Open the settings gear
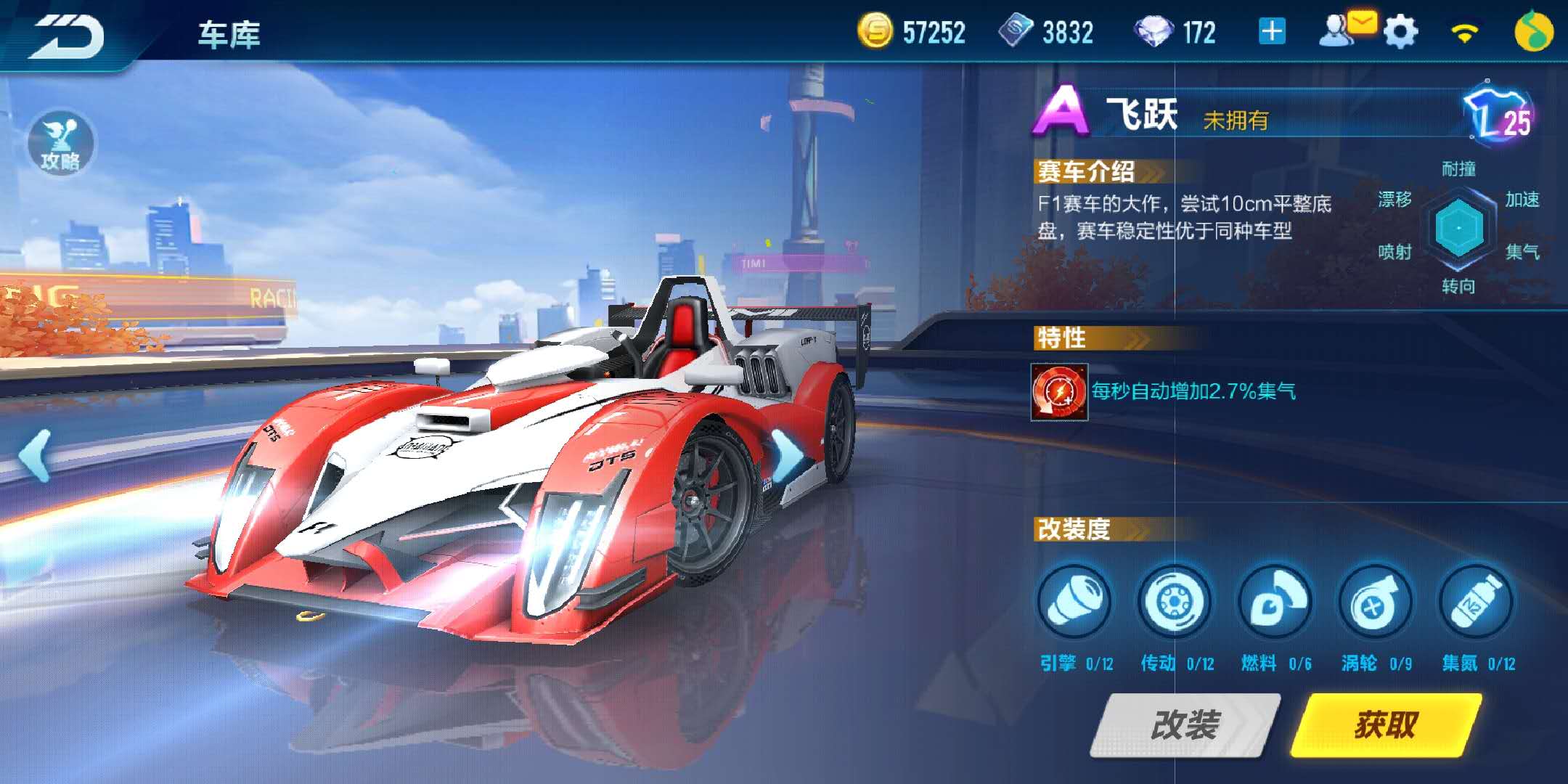This screenshot has width=1568, height=784. (x=1403, y=30)
